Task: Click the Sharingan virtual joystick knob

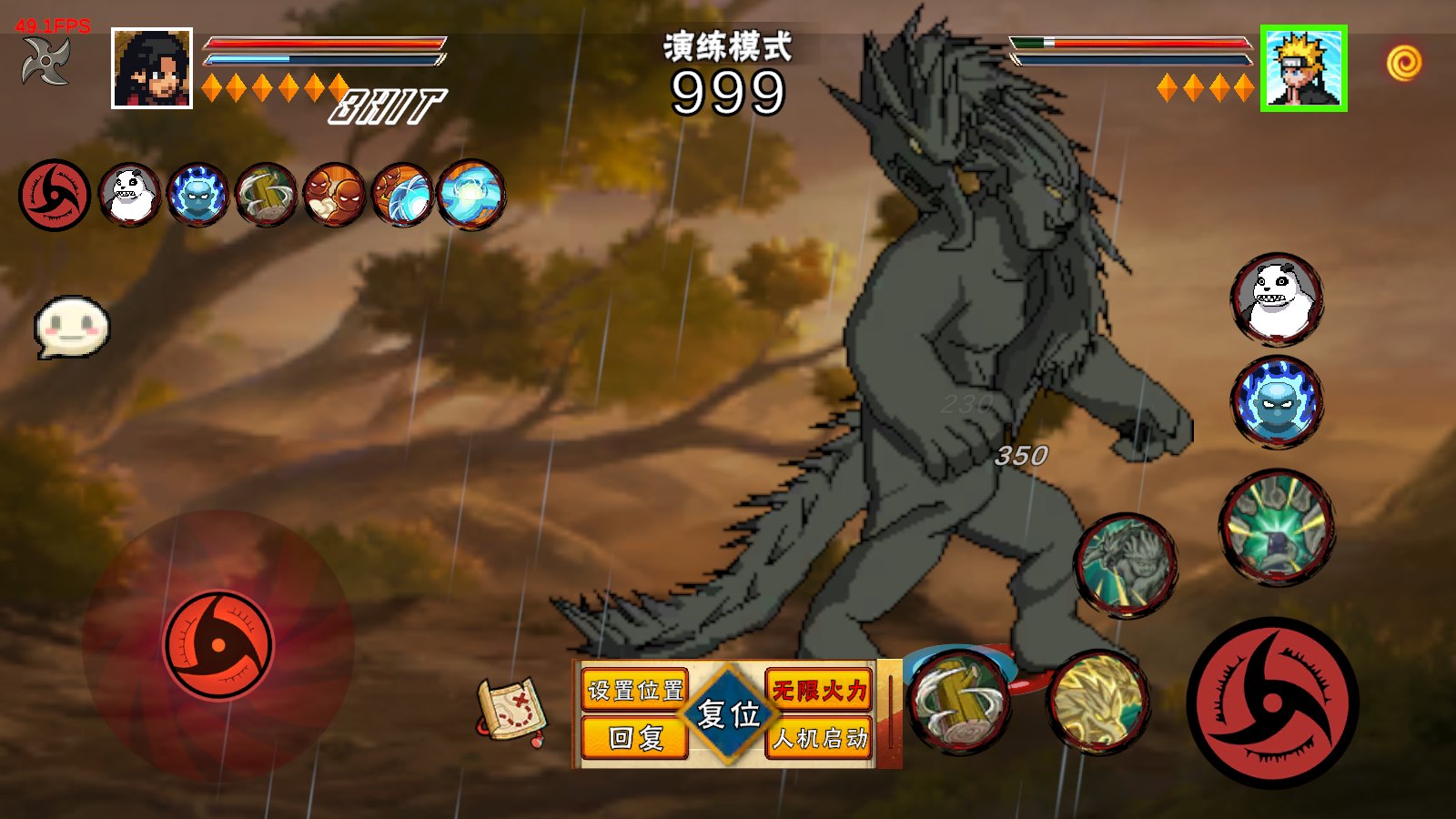Action: [x=218, y=645]
